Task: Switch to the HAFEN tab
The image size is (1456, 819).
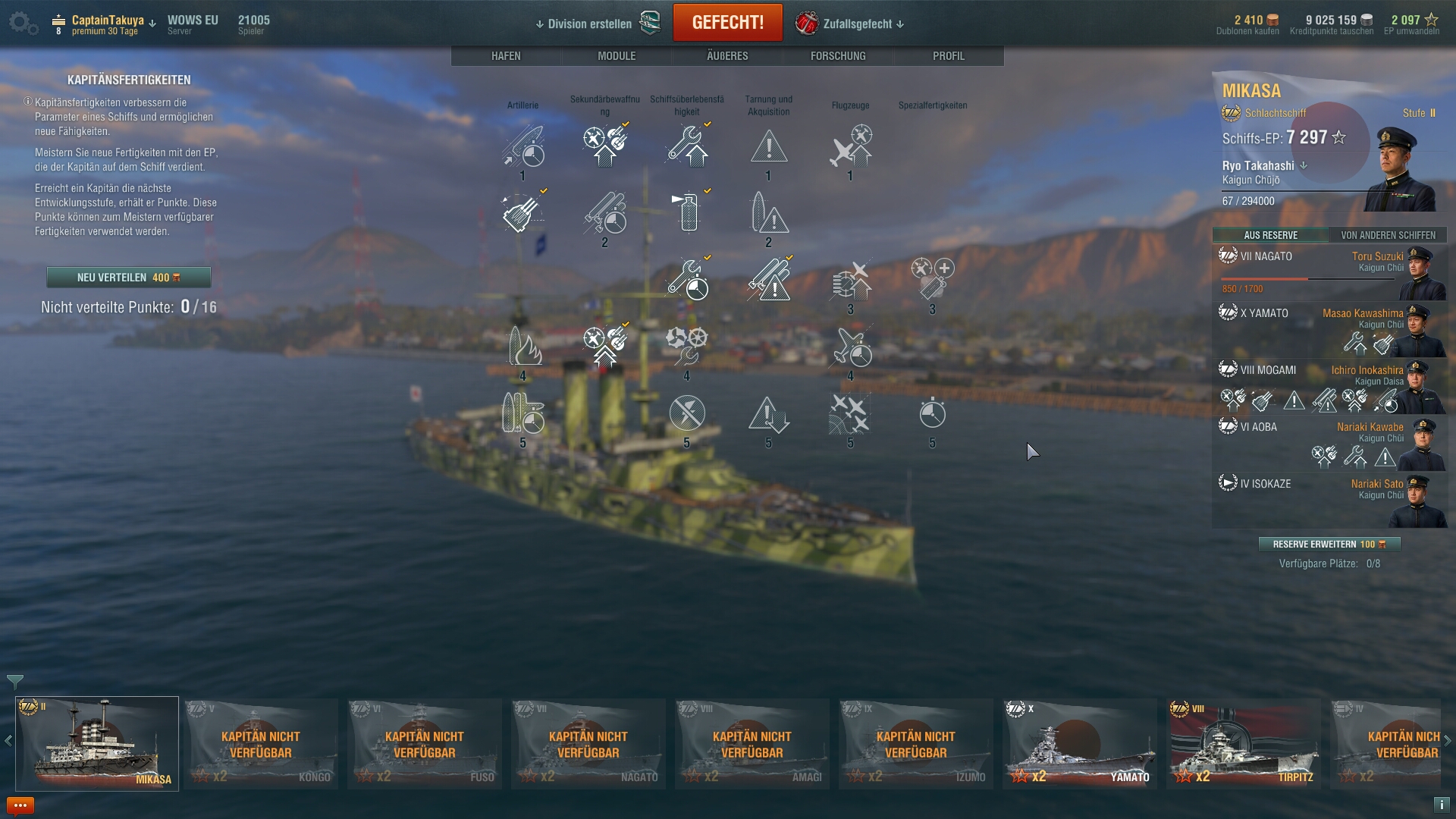Action: point(506,56)
